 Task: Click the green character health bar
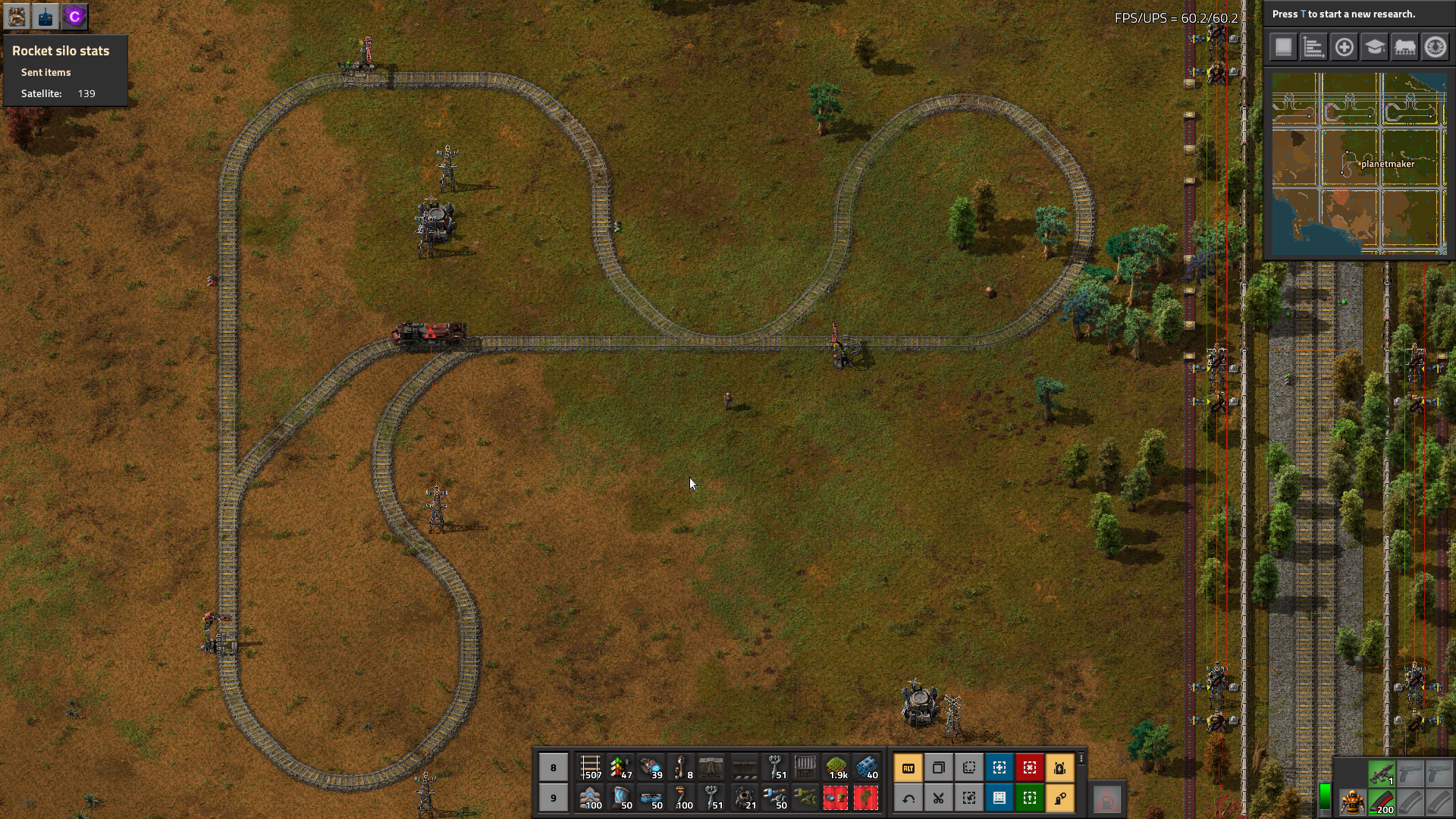[1325, 796]
